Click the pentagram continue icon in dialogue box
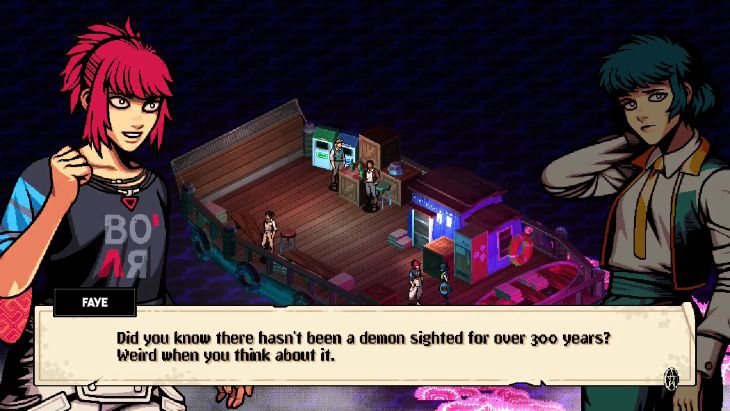730x411 pixels. point(672,378)
